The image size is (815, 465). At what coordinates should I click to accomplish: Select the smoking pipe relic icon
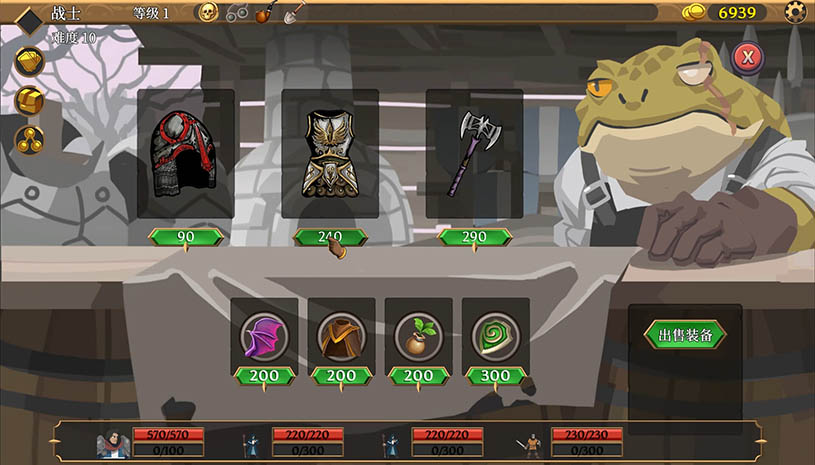[265, 13]
